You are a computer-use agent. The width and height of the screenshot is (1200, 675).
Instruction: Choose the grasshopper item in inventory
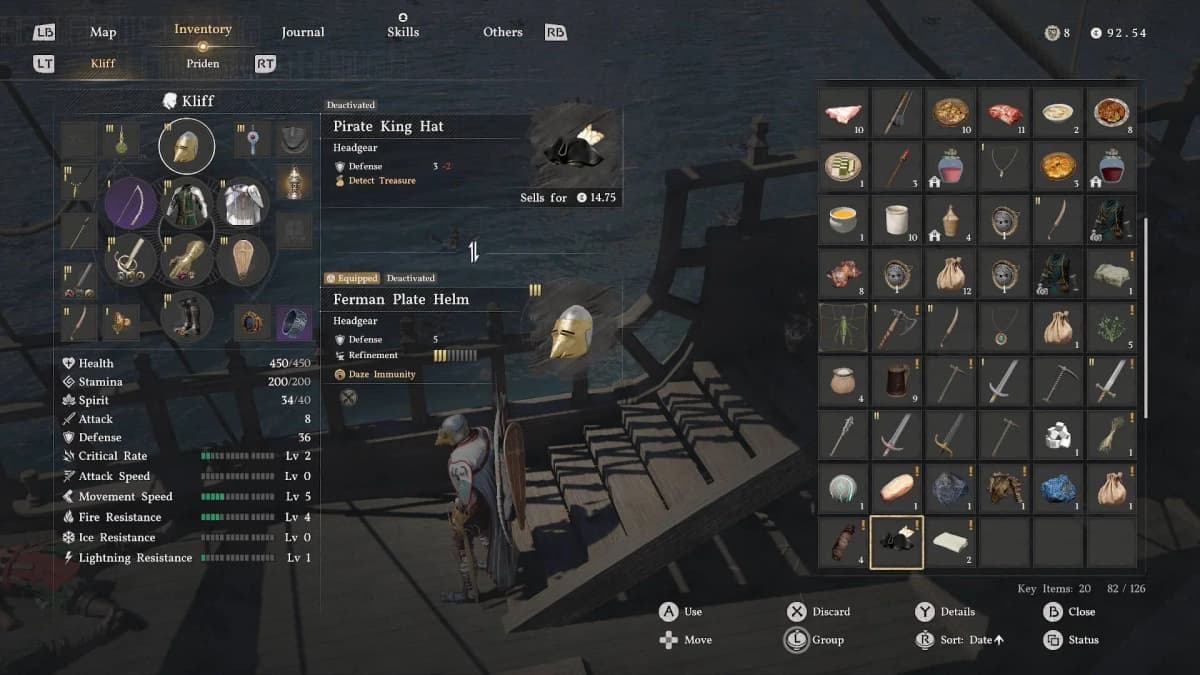pos(843,327)
